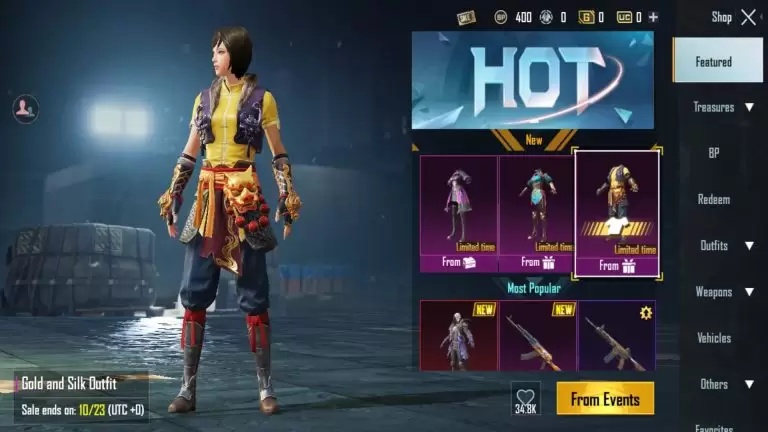Click the character silhouette icon beside the model
The image size is (768, 432).
pos(25,108)
